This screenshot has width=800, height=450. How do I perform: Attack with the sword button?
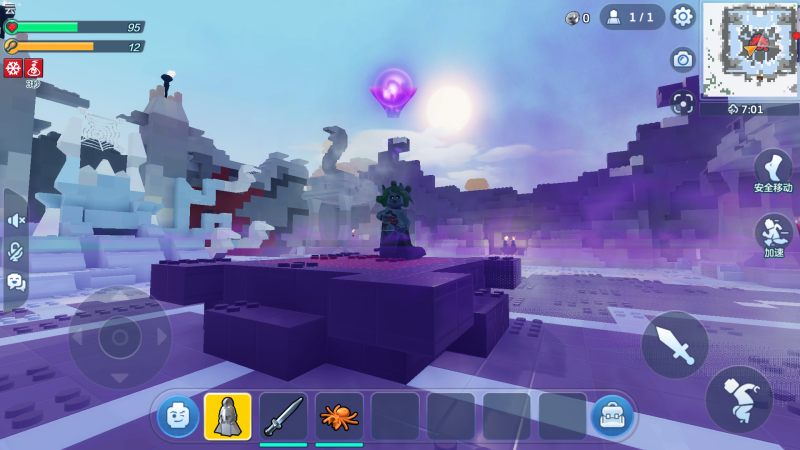(675, 345)
